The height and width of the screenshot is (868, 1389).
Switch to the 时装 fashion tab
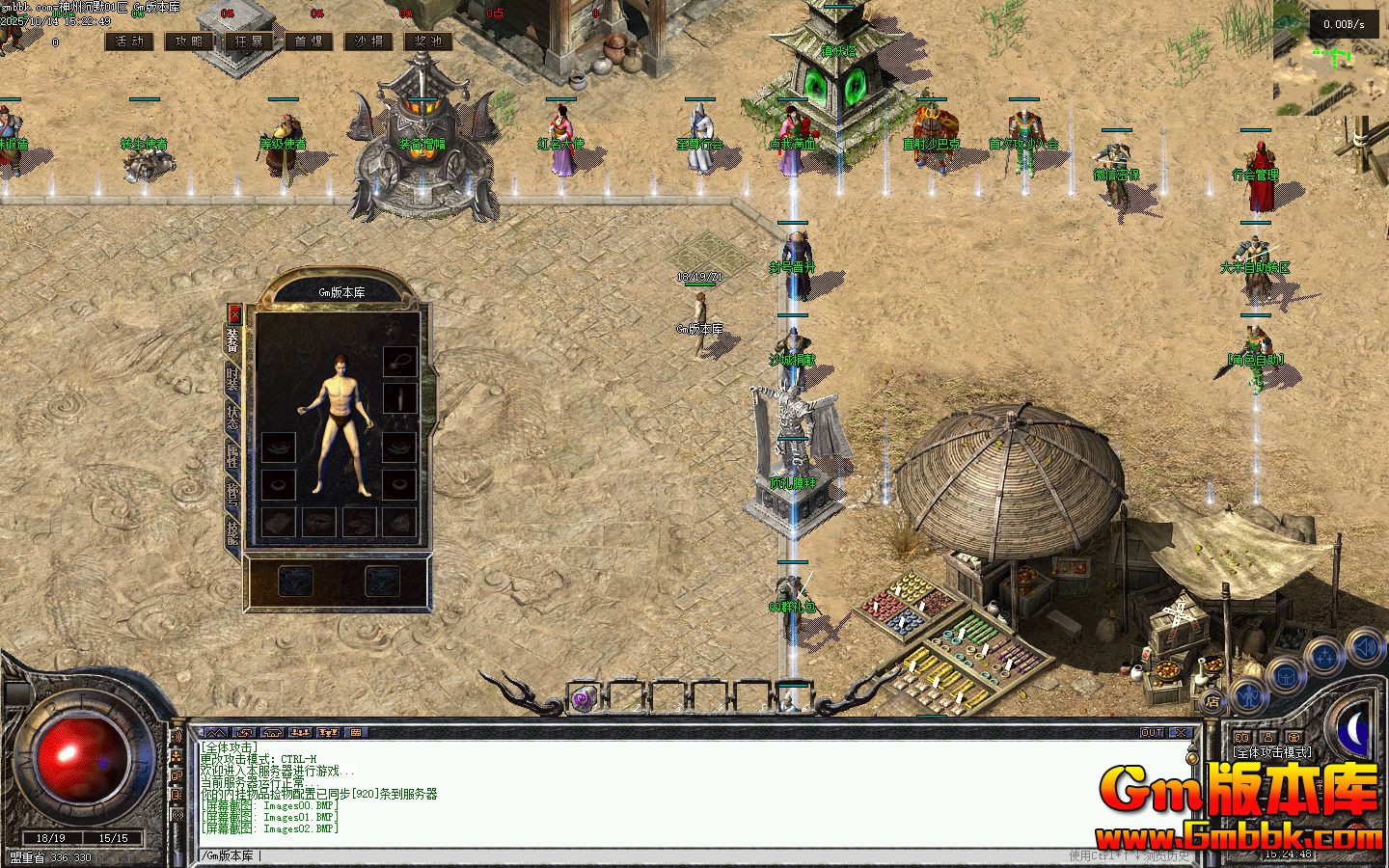point(233,379)
